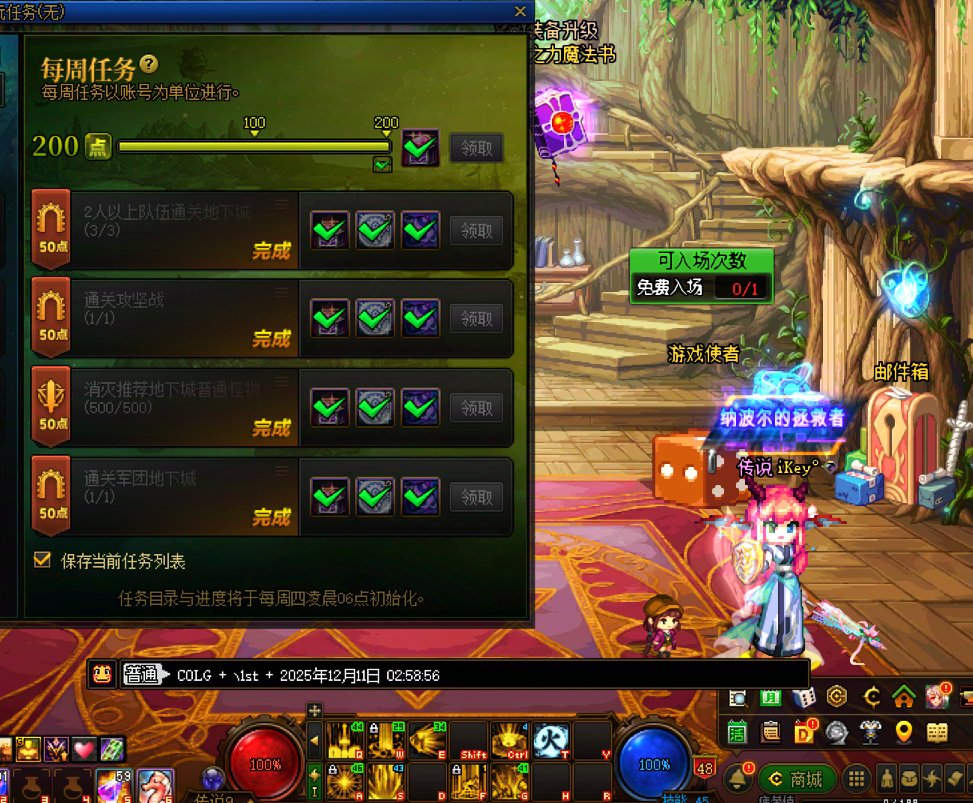Click 领取 for the 消灭推荐地下城普通怪物 task
Viewport: 973px width, 803px height.
tap(476, 407)
